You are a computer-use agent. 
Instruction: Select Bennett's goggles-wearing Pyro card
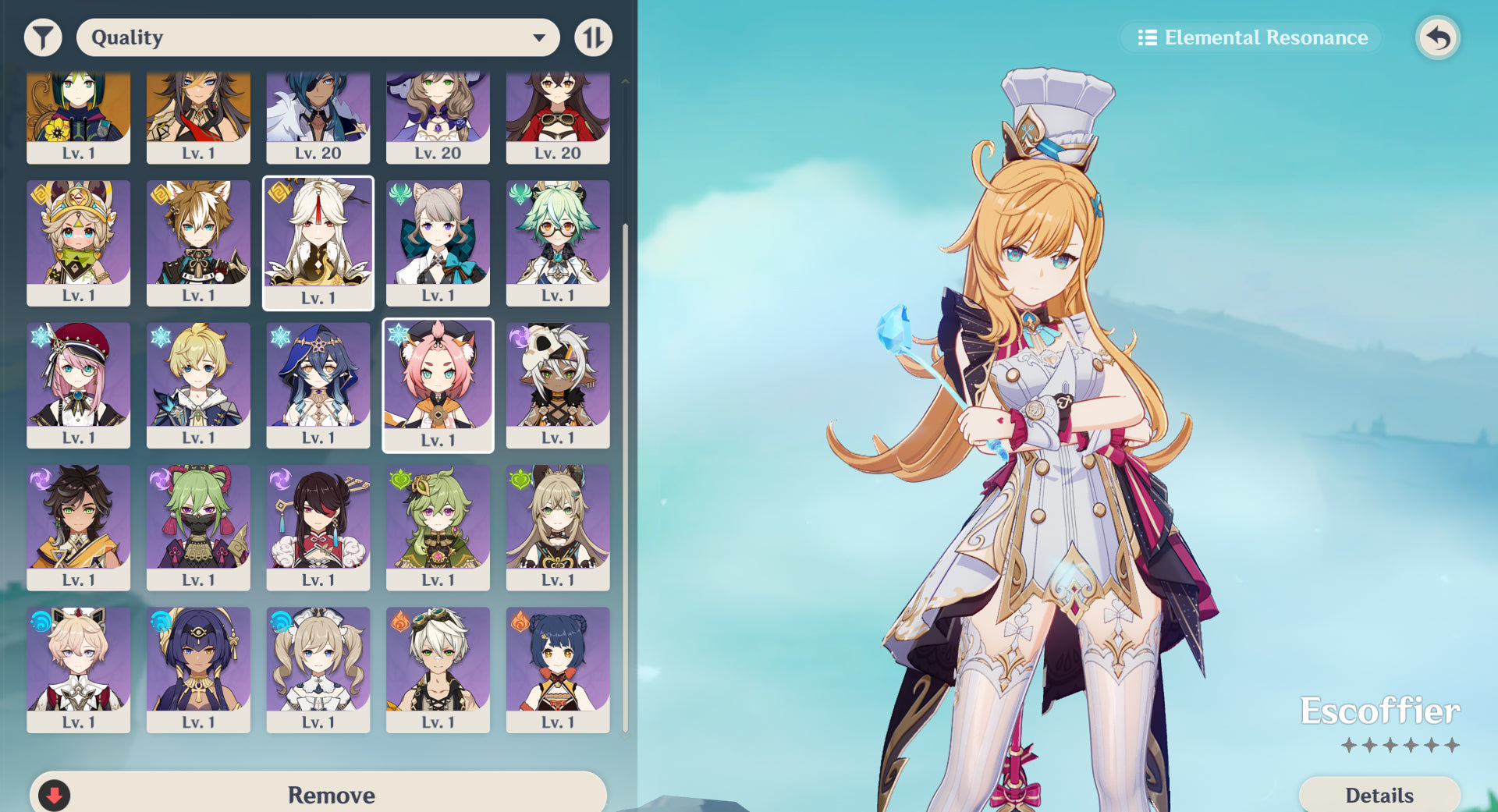(x=438, y=669)
